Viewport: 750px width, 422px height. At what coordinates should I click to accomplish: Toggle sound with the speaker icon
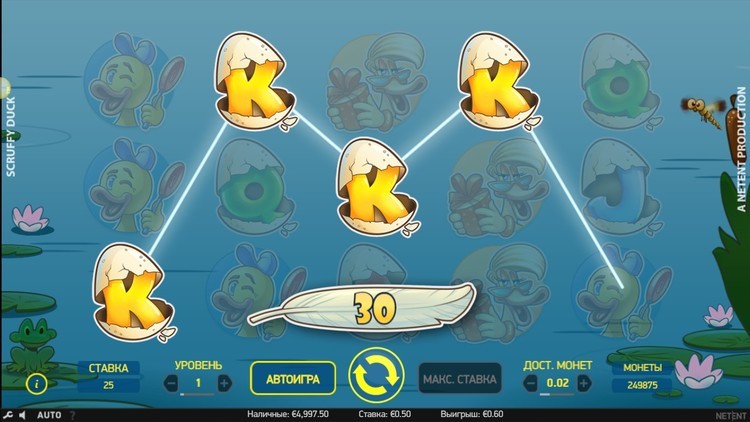pos(24,414)
